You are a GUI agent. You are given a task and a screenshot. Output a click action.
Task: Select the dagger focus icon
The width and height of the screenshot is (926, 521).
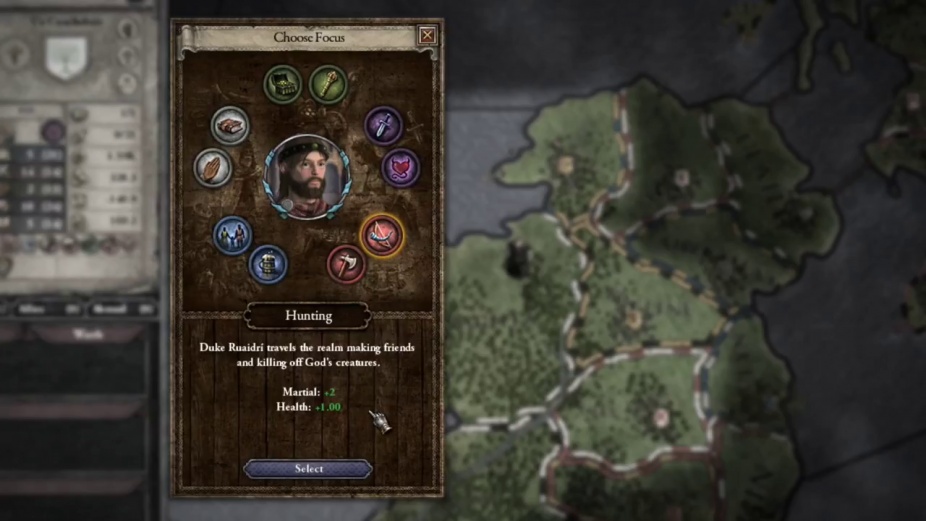[x=383, y=125]
